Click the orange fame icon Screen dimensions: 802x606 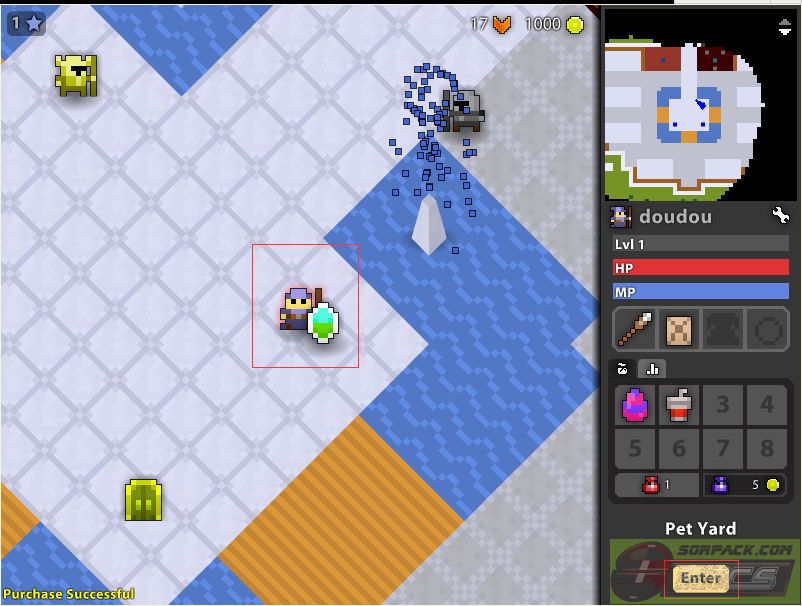[502, 24]
